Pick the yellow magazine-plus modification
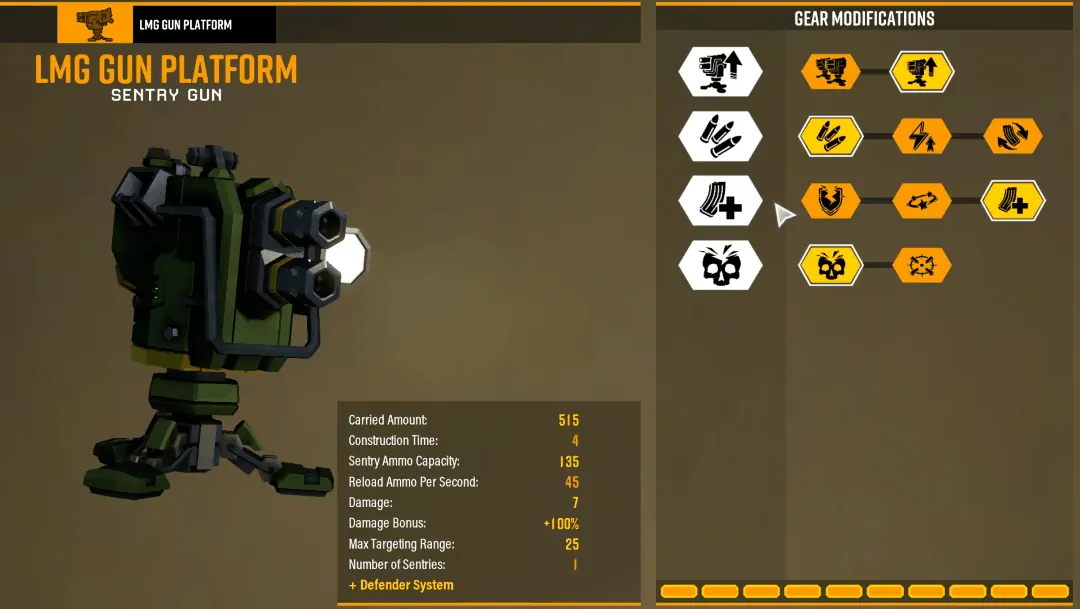Viewport: 1080px width, 609px height. (1013, 201)
